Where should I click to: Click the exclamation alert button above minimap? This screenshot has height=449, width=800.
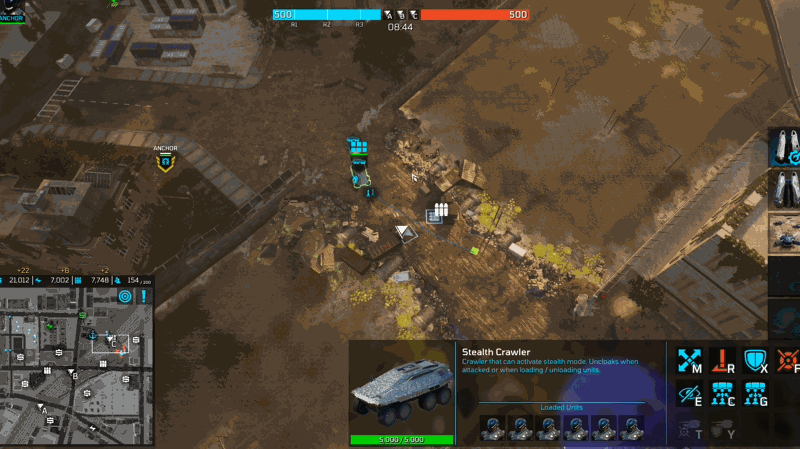(x=144, y=296)
